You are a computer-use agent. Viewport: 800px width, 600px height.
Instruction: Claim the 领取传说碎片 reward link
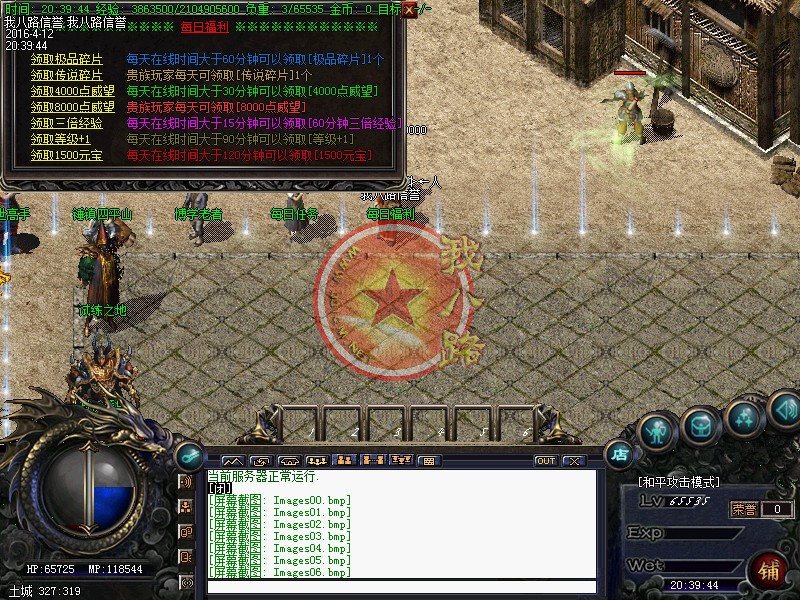click(x=66, y=75)
